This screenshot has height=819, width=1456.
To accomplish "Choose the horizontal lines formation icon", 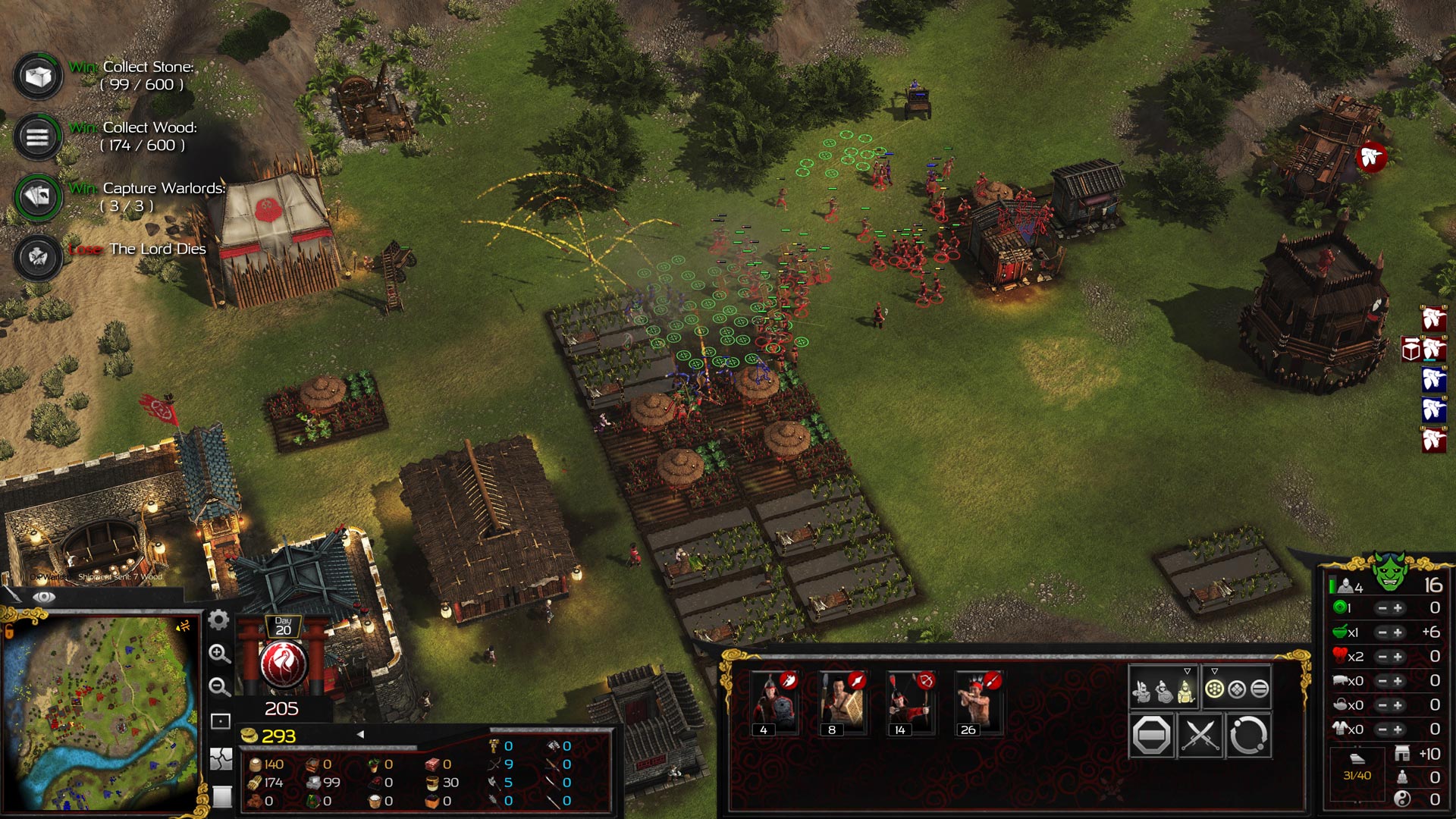I will pyautogui.click(x=1260, y=689).
